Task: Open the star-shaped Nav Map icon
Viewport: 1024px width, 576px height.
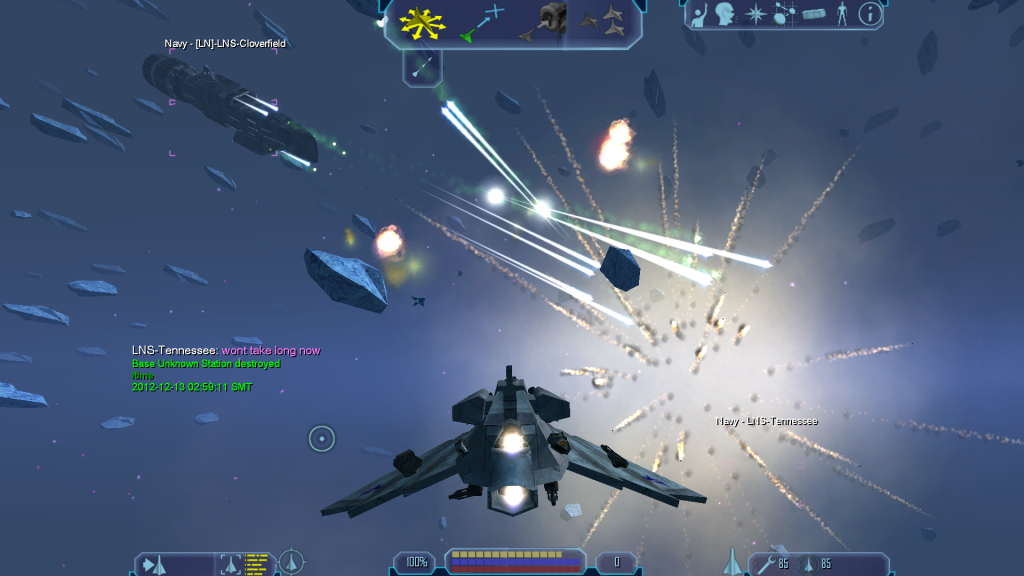Action: click(756, 14)
